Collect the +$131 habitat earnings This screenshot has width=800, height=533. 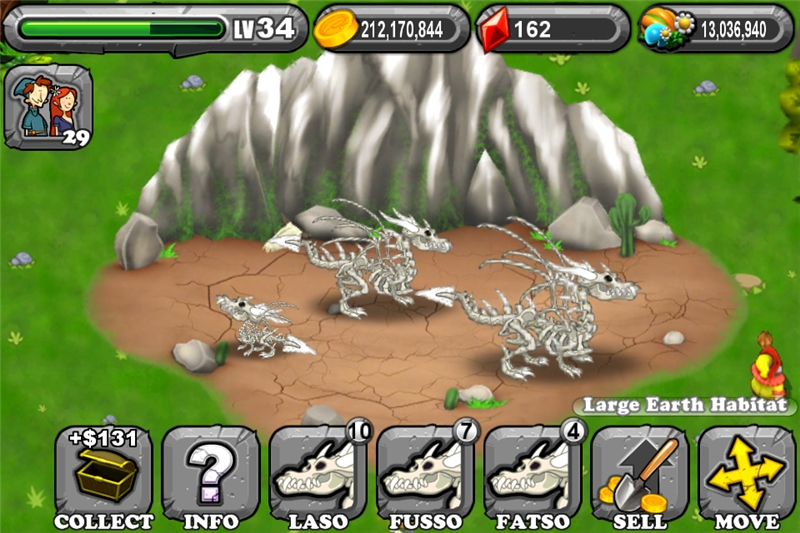pos(104,475)
